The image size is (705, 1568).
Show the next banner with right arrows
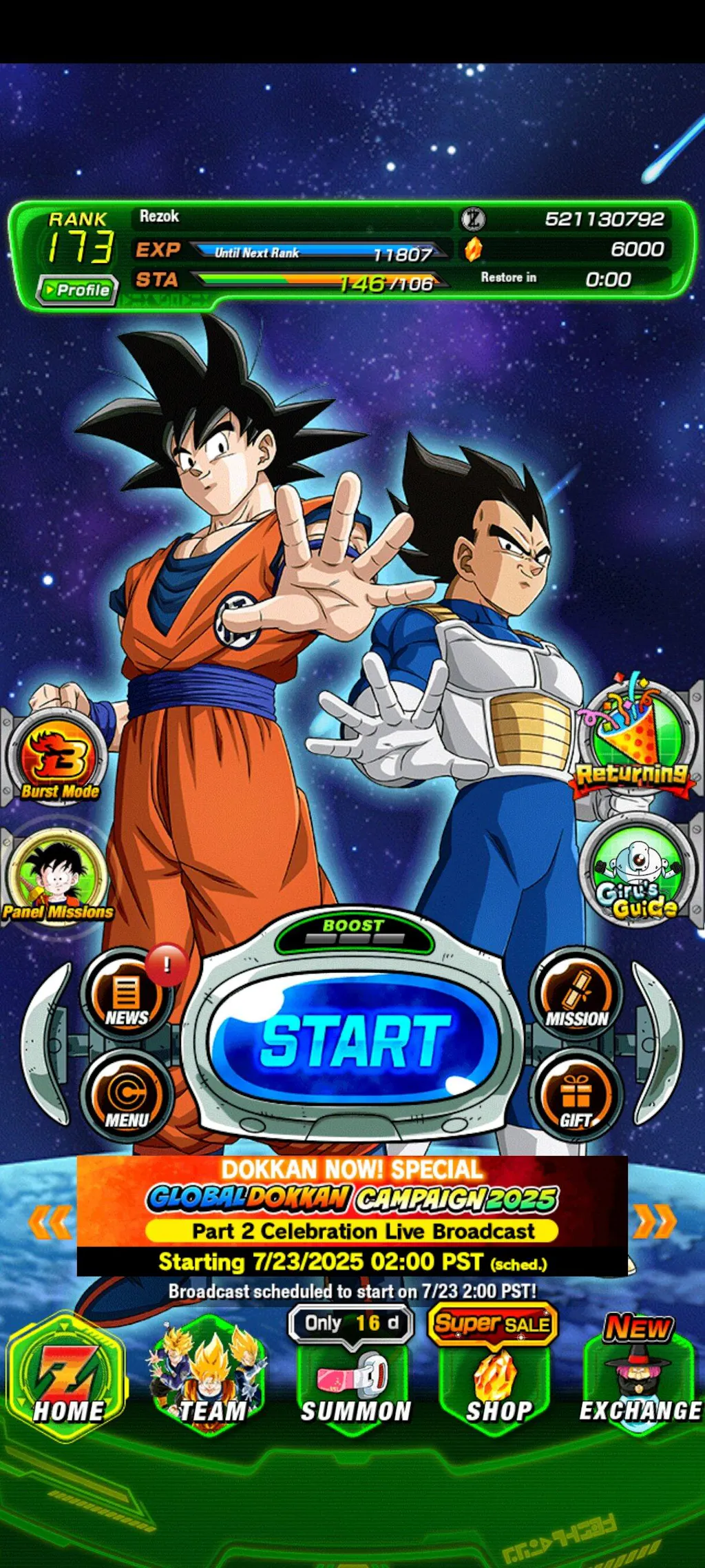click(x=654, y=1221)
